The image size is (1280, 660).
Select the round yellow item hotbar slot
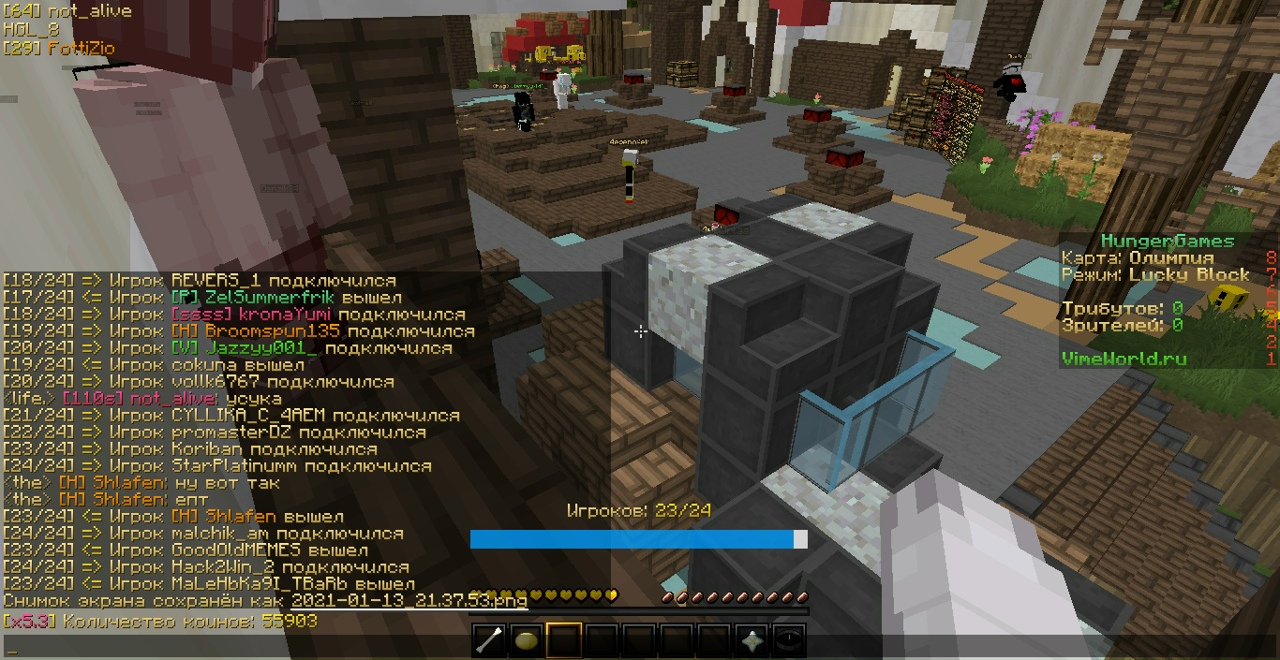pyautogui.click(x=526, y=640)
